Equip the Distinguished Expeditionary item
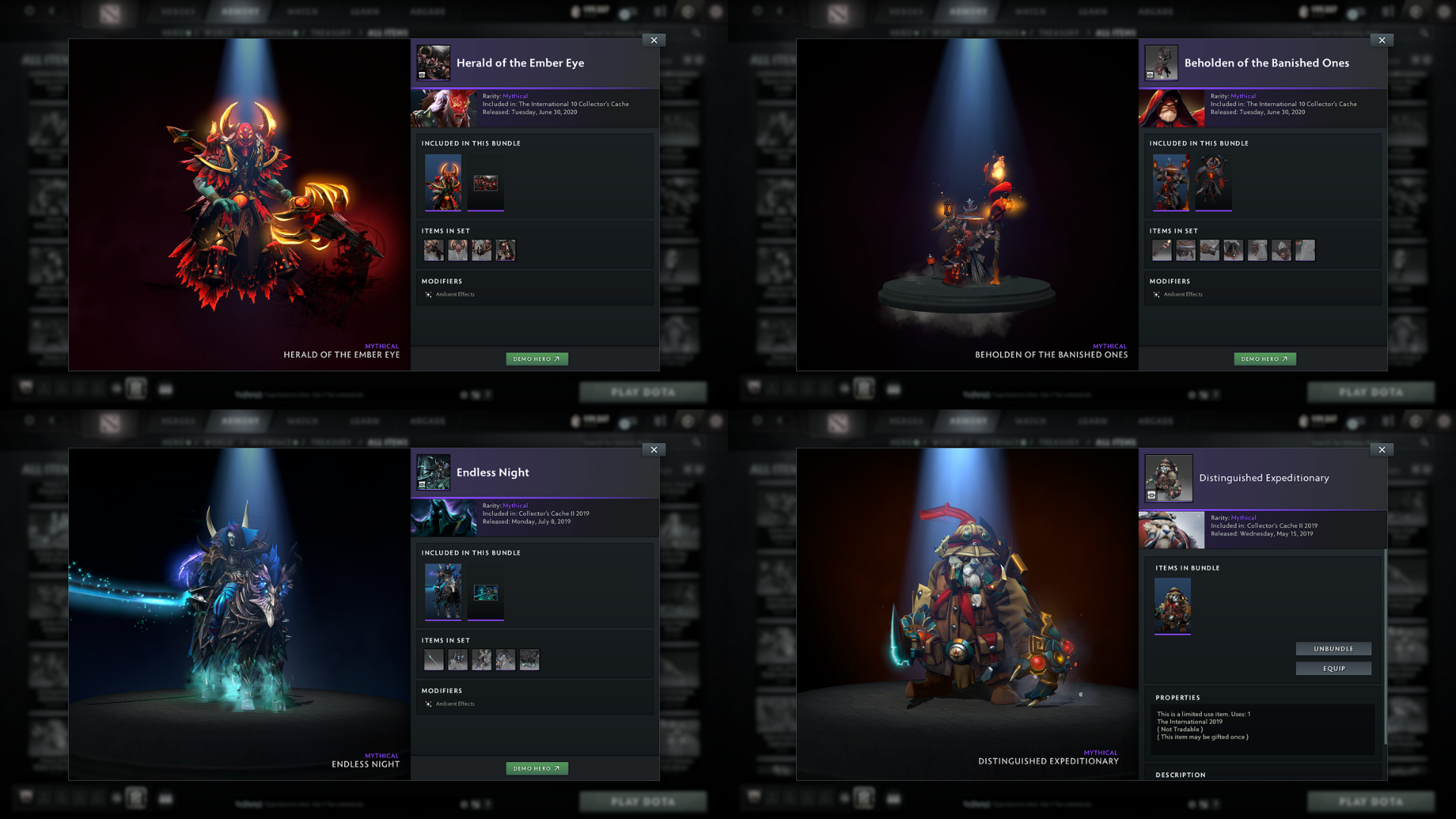The width and height of the screenshot is (1456, 819). click(x=1333, y=669)
